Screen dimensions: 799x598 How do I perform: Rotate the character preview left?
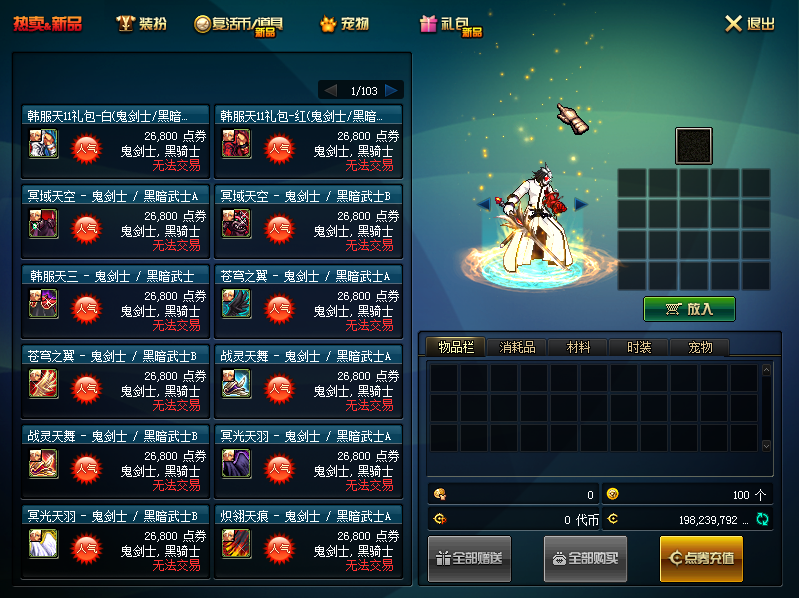(483, 204)
